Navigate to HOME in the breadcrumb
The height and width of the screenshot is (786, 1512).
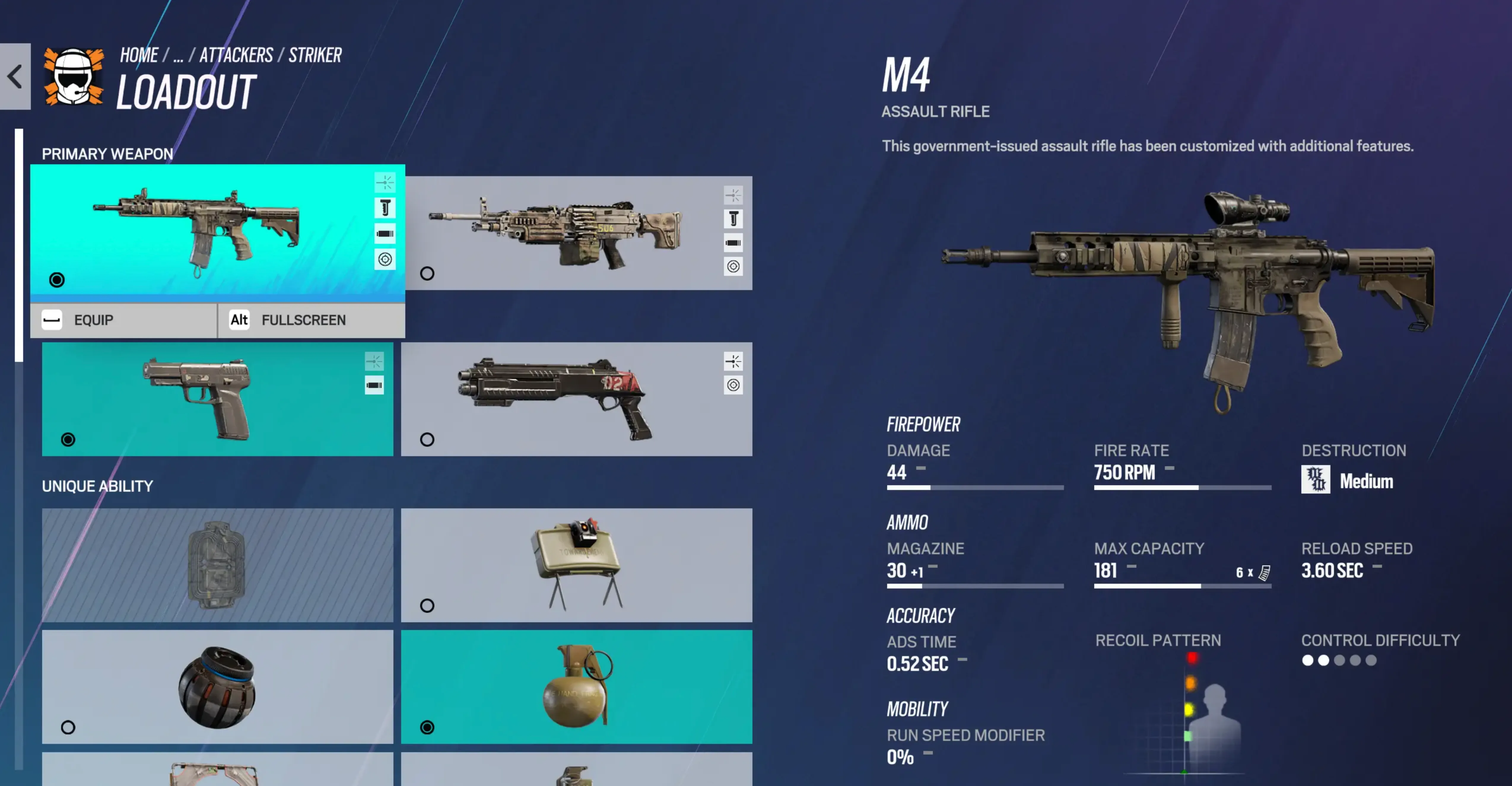[x=139, y=55]
